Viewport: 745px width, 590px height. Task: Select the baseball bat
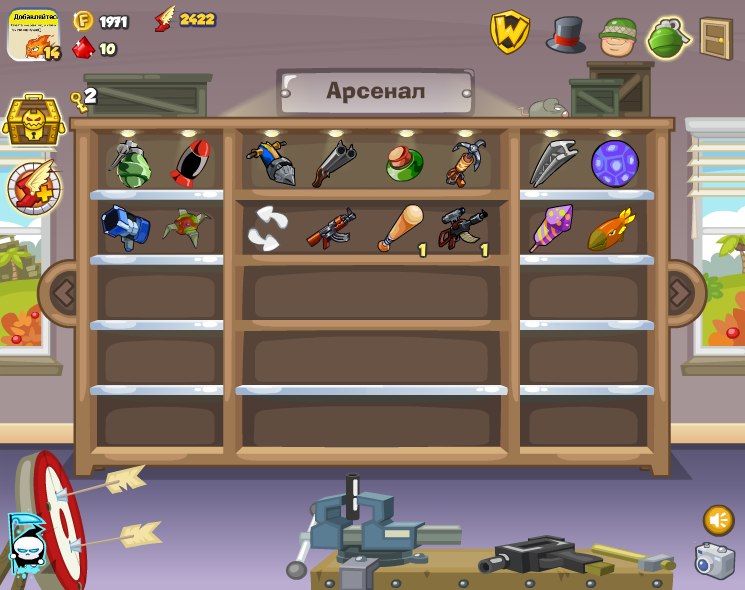coord(400,229)
